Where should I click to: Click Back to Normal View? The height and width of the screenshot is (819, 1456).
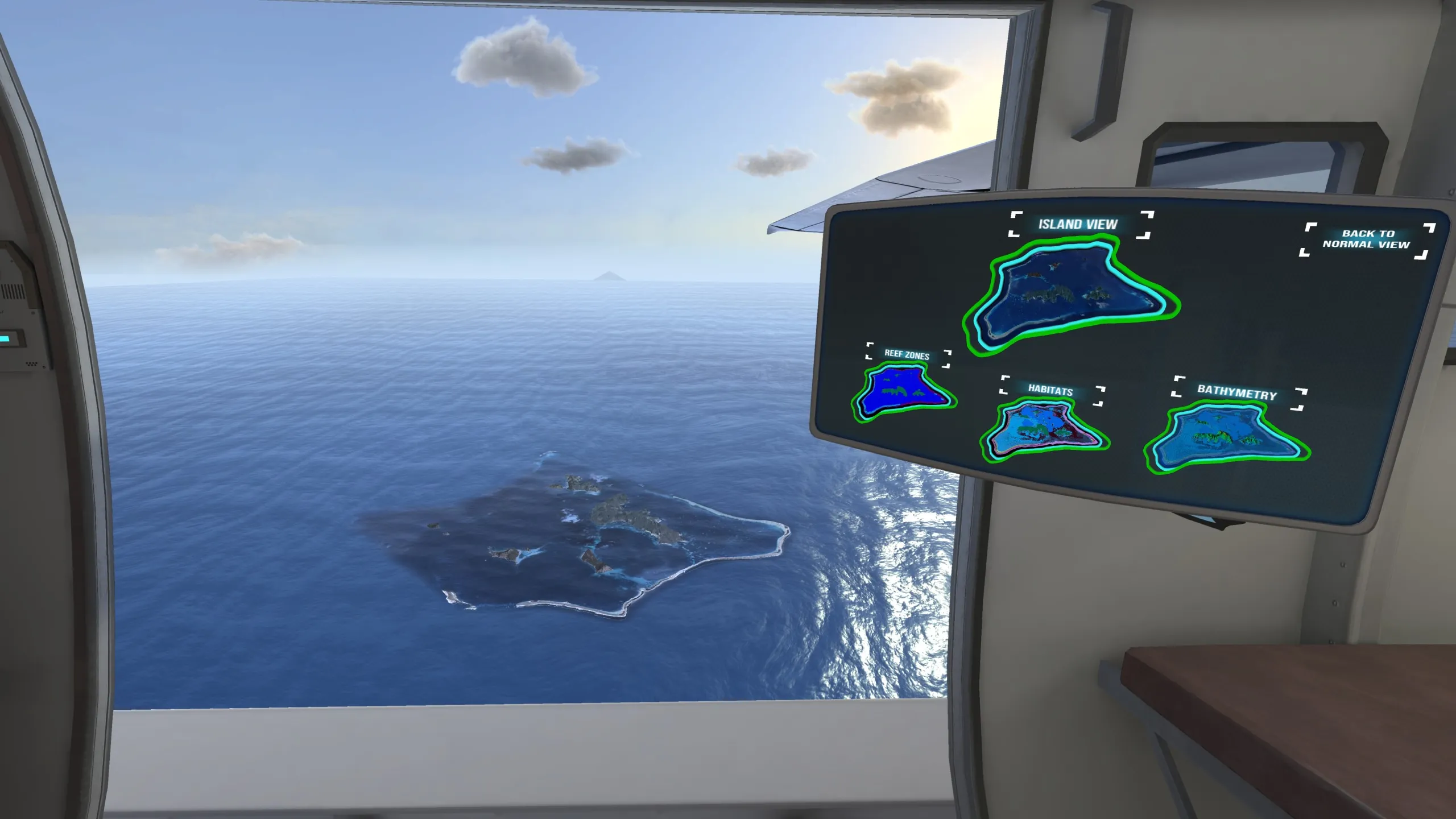(1366, 239)
